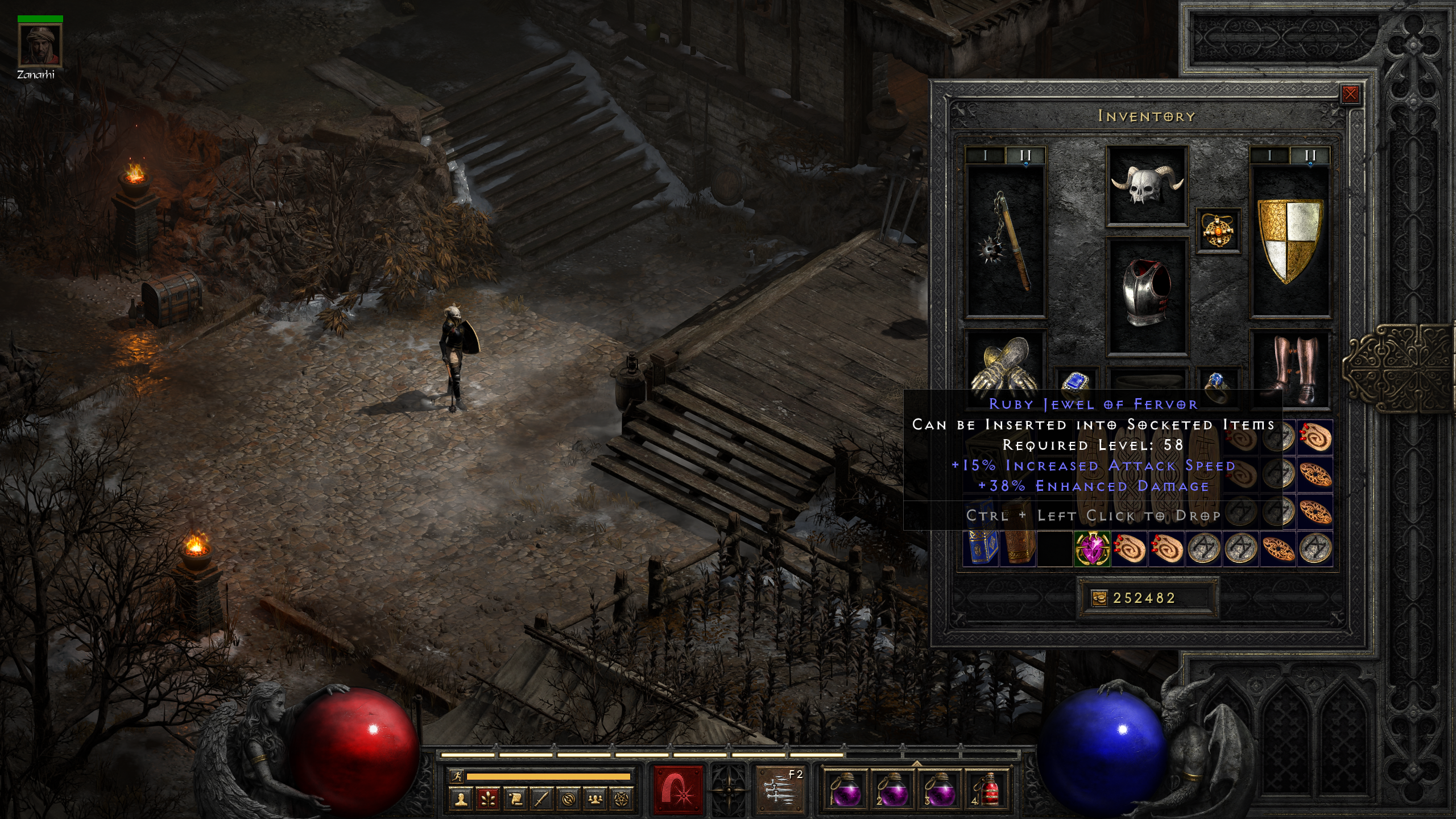The height and width of the screenshot is (819, 1456).
Task: Click the pentagram game menu icon
Action: tap(622, 800)
